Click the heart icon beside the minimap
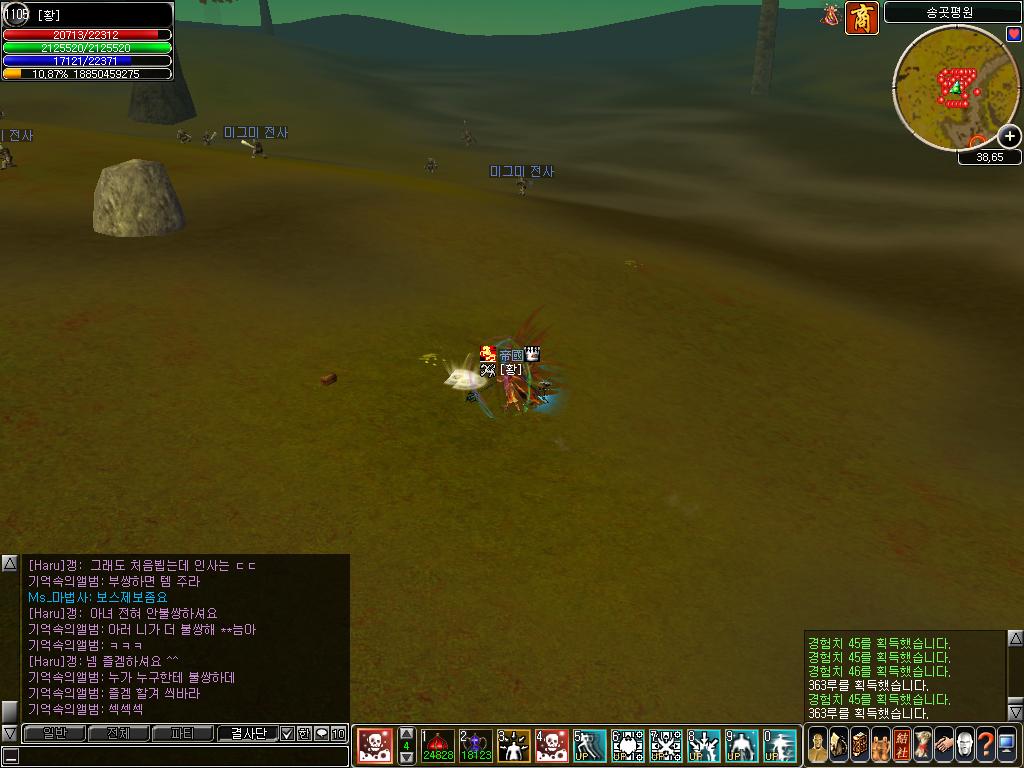The width and height of the screenshot is (1024, 768). tap(1014, 34)
